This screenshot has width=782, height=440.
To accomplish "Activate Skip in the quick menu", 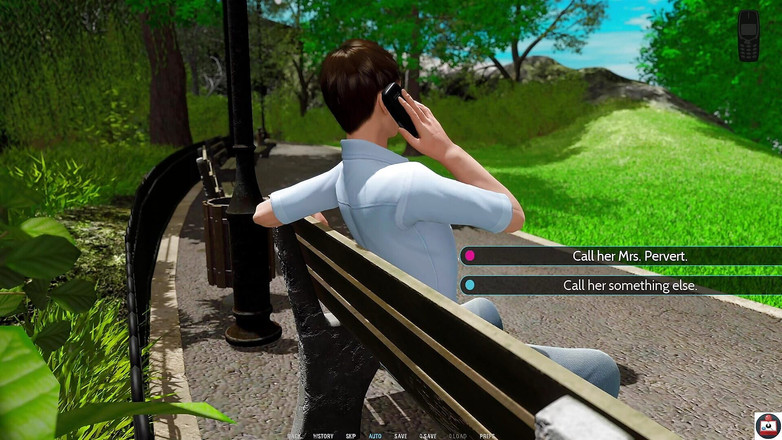I will [351, 436].
